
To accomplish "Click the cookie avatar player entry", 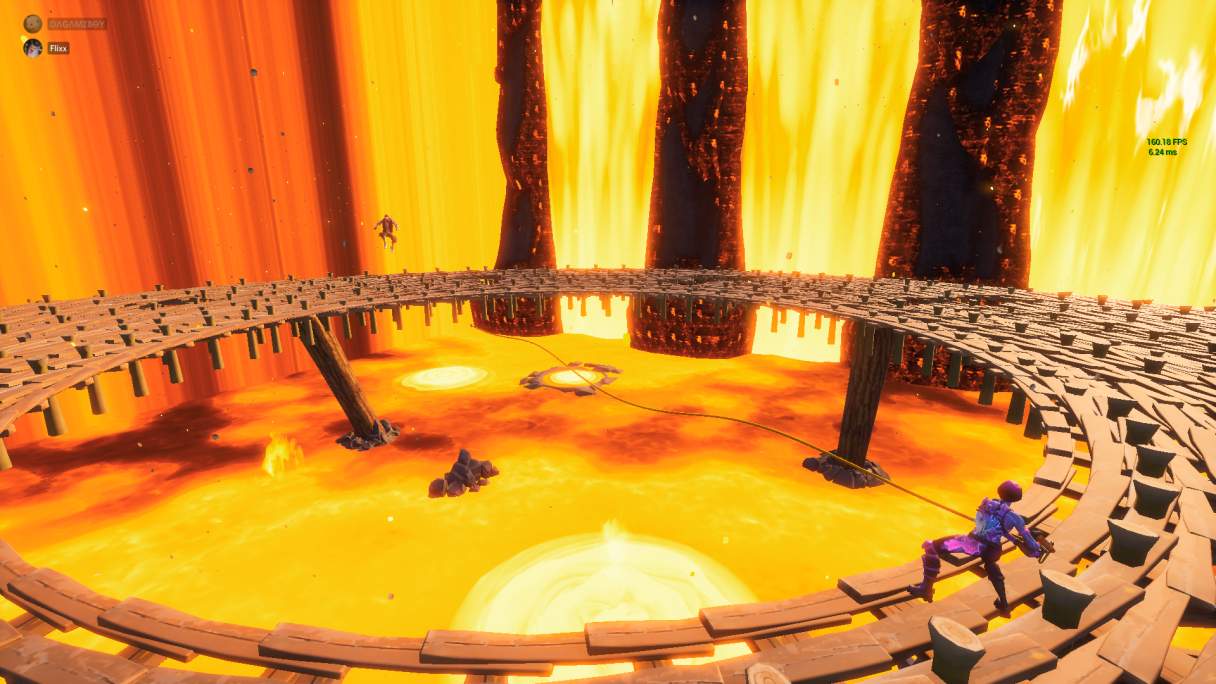I will tap(33, 23).
